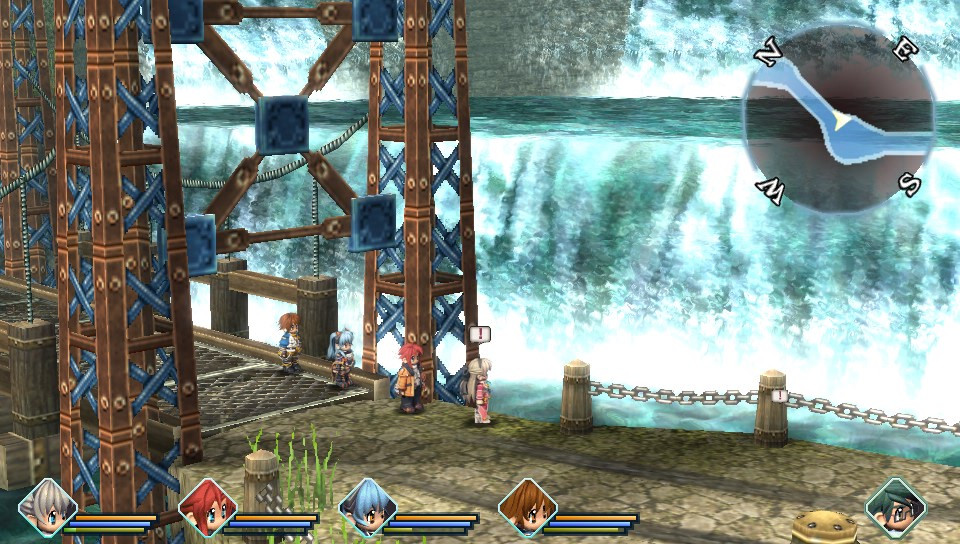Choose the red-haired party member portrait
960x544 pixels.
tap(207, 508)
